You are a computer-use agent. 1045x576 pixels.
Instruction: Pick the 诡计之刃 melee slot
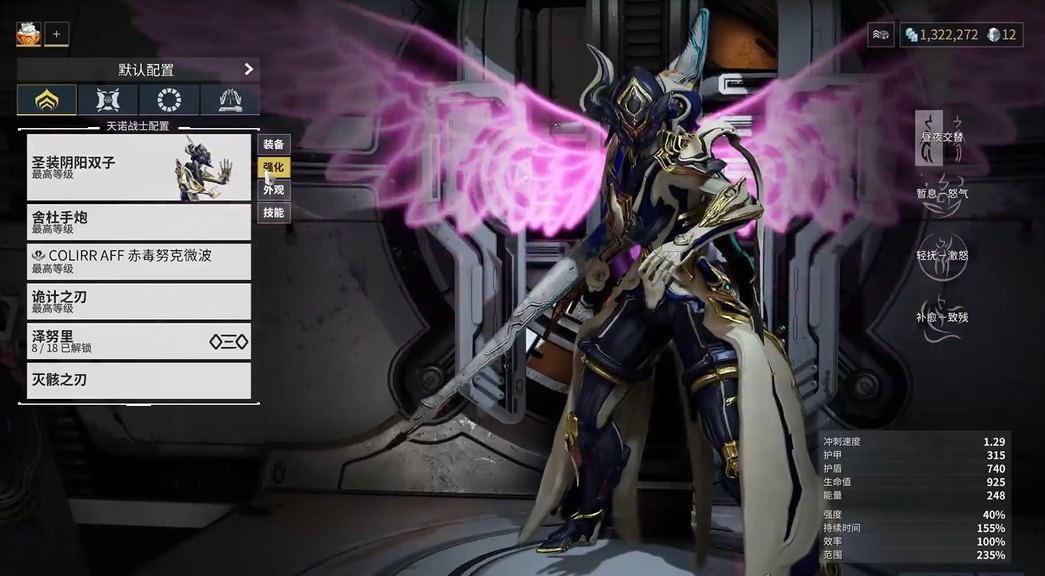pos(138,301)
